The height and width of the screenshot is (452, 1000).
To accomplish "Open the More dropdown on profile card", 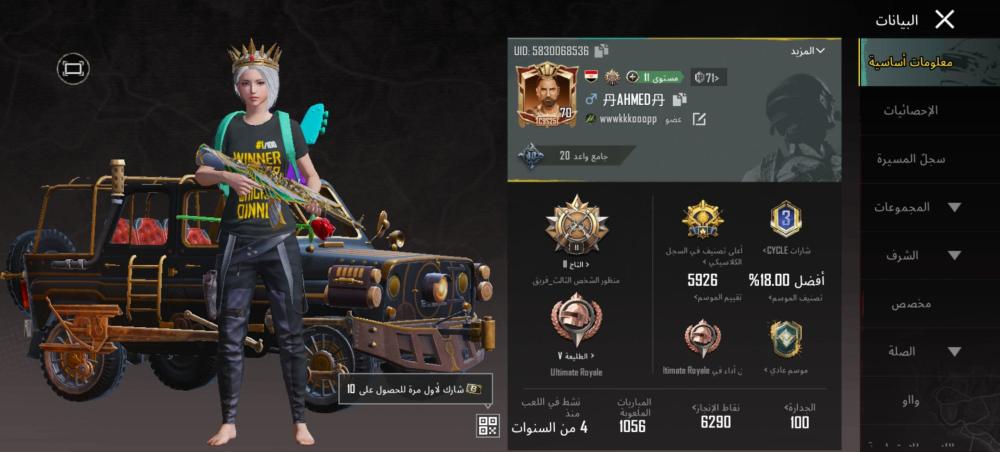I will pyautogui.click(x=806, y=50).
